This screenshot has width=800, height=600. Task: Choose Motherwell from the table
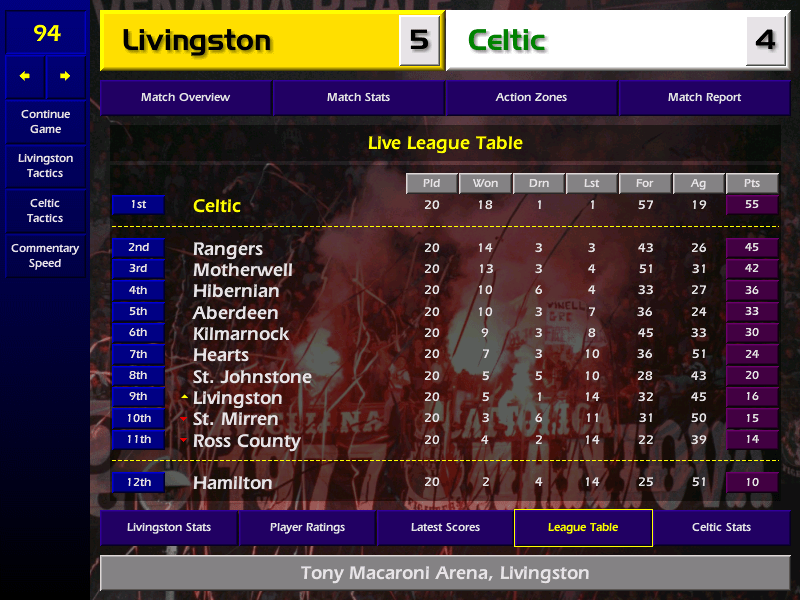243,270
